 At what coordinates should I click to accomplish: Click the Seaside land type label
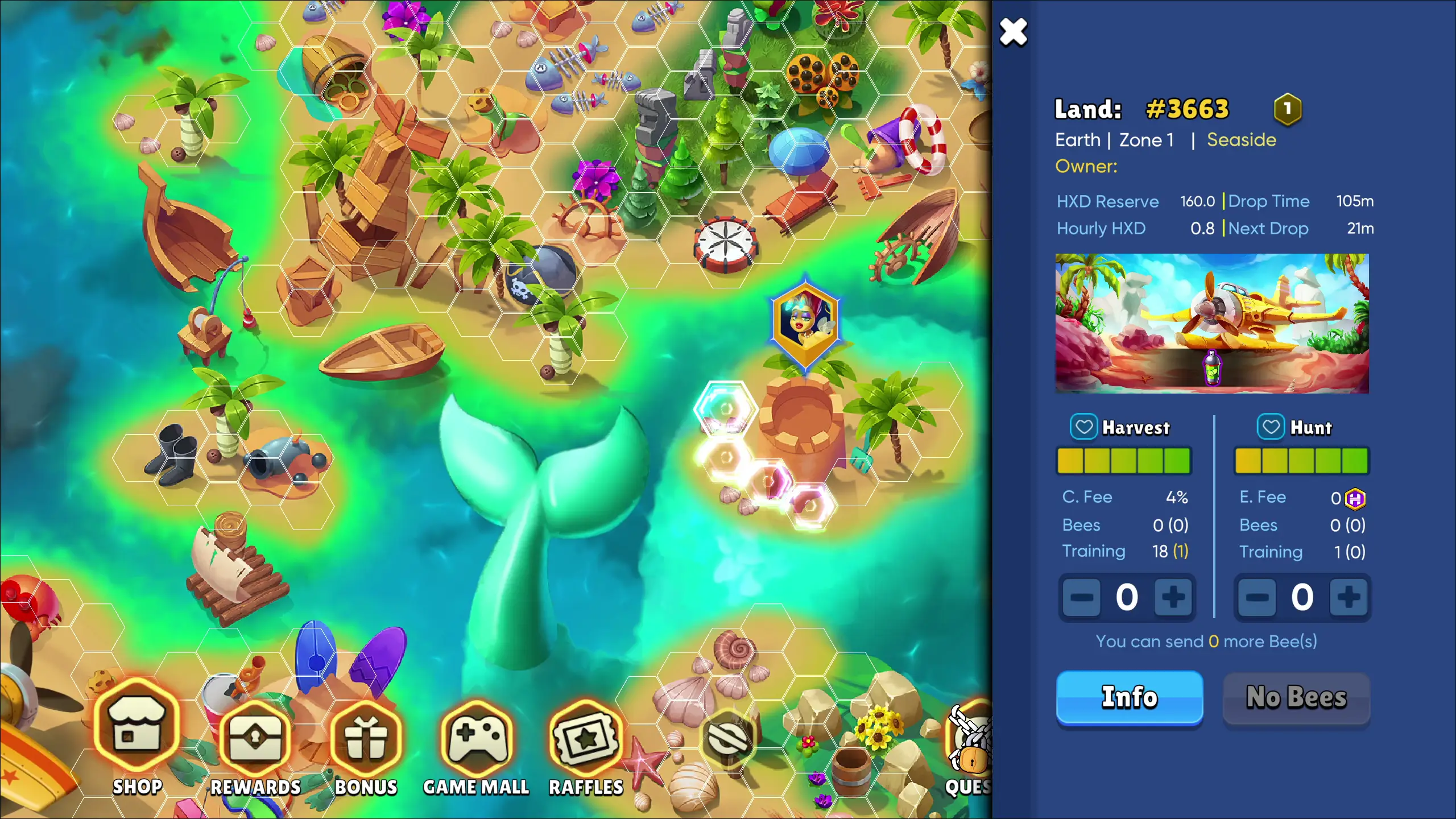[1242, 140]
